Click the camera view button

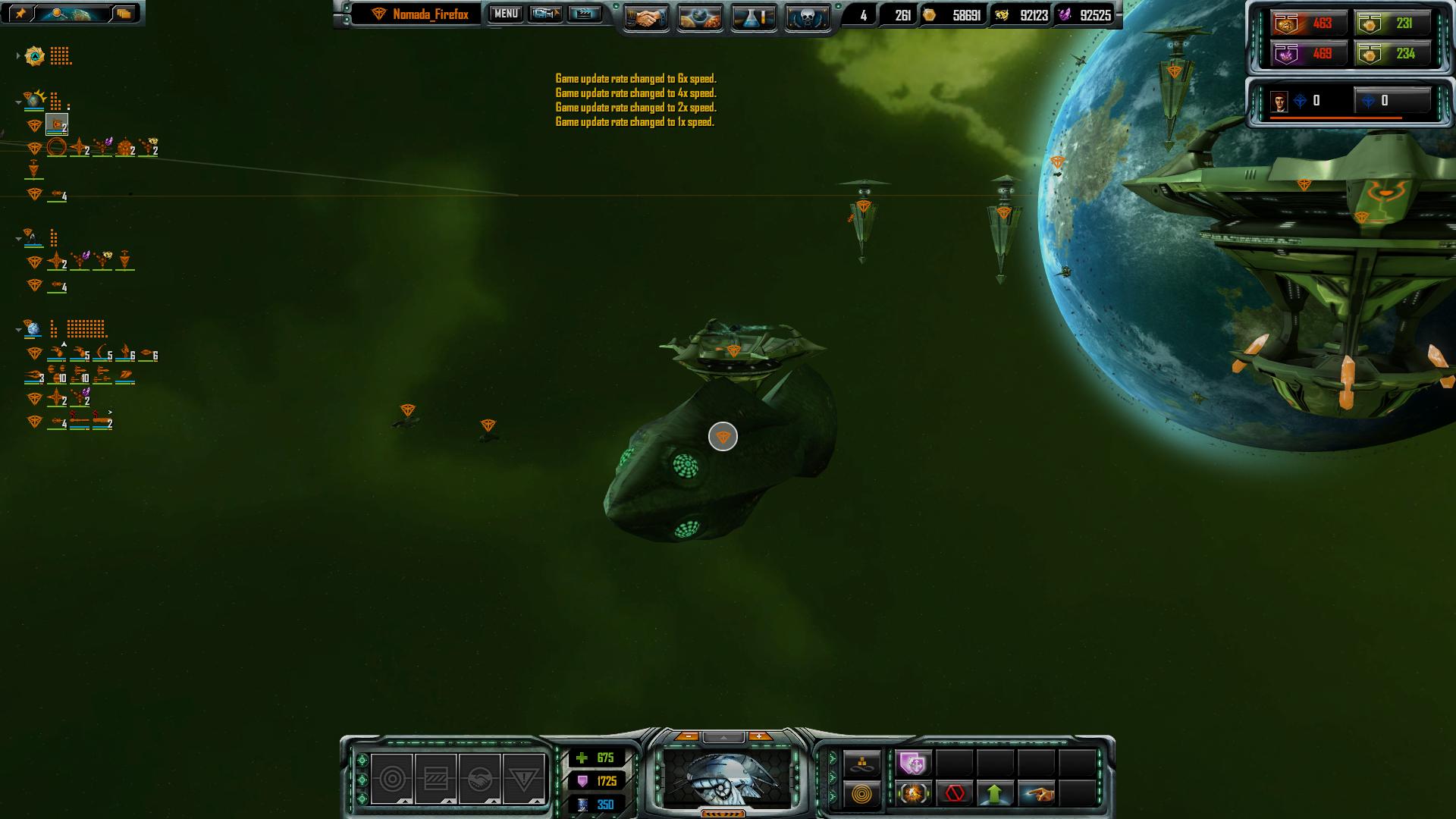pos(545,14)
